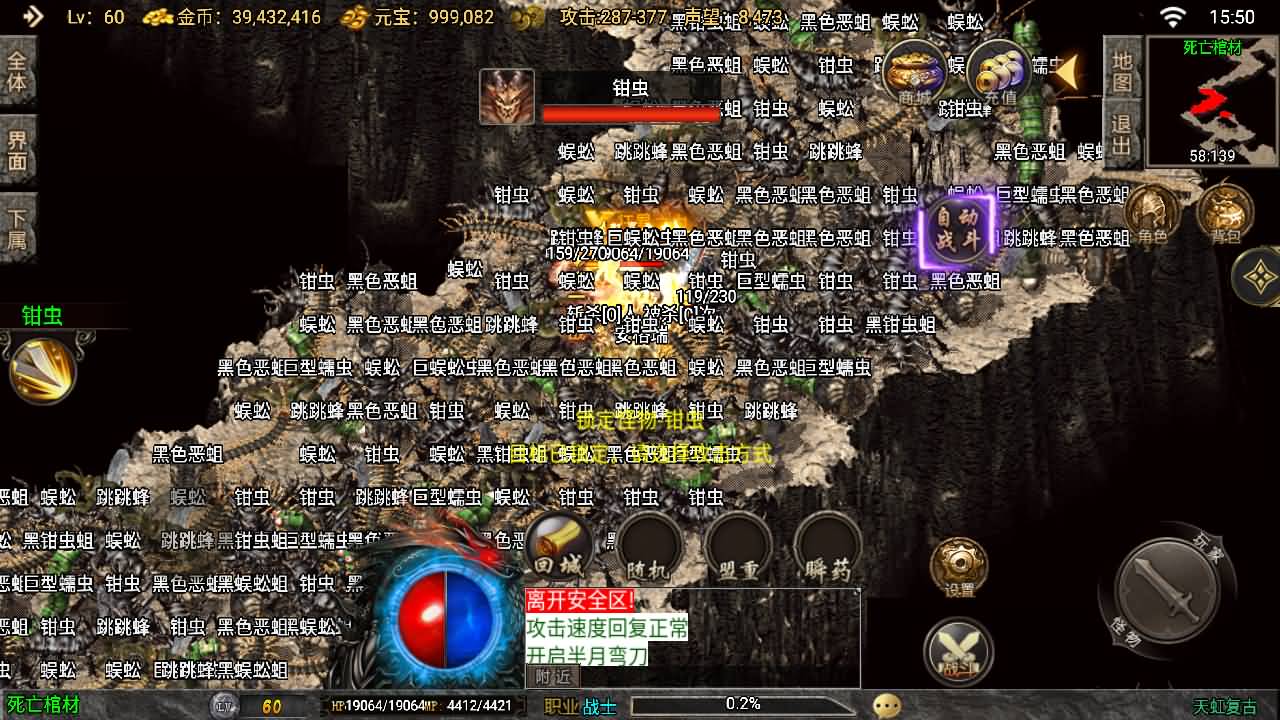Open the chat speech bubble icon
The height and width of the screenshot is (720, 1280).
[x=886, y=706]
